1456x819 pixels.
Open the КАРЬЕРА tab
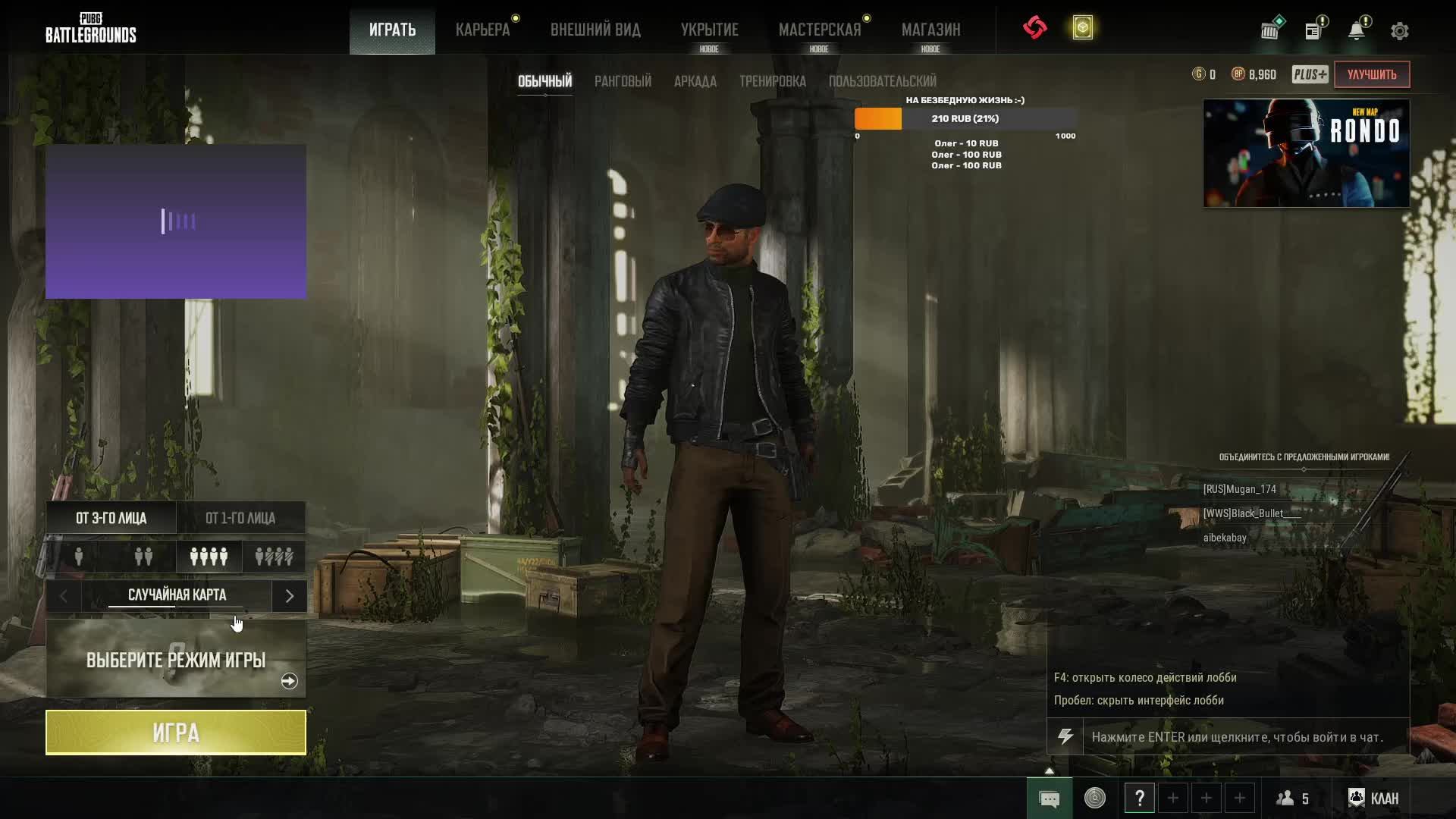[482, 30]
